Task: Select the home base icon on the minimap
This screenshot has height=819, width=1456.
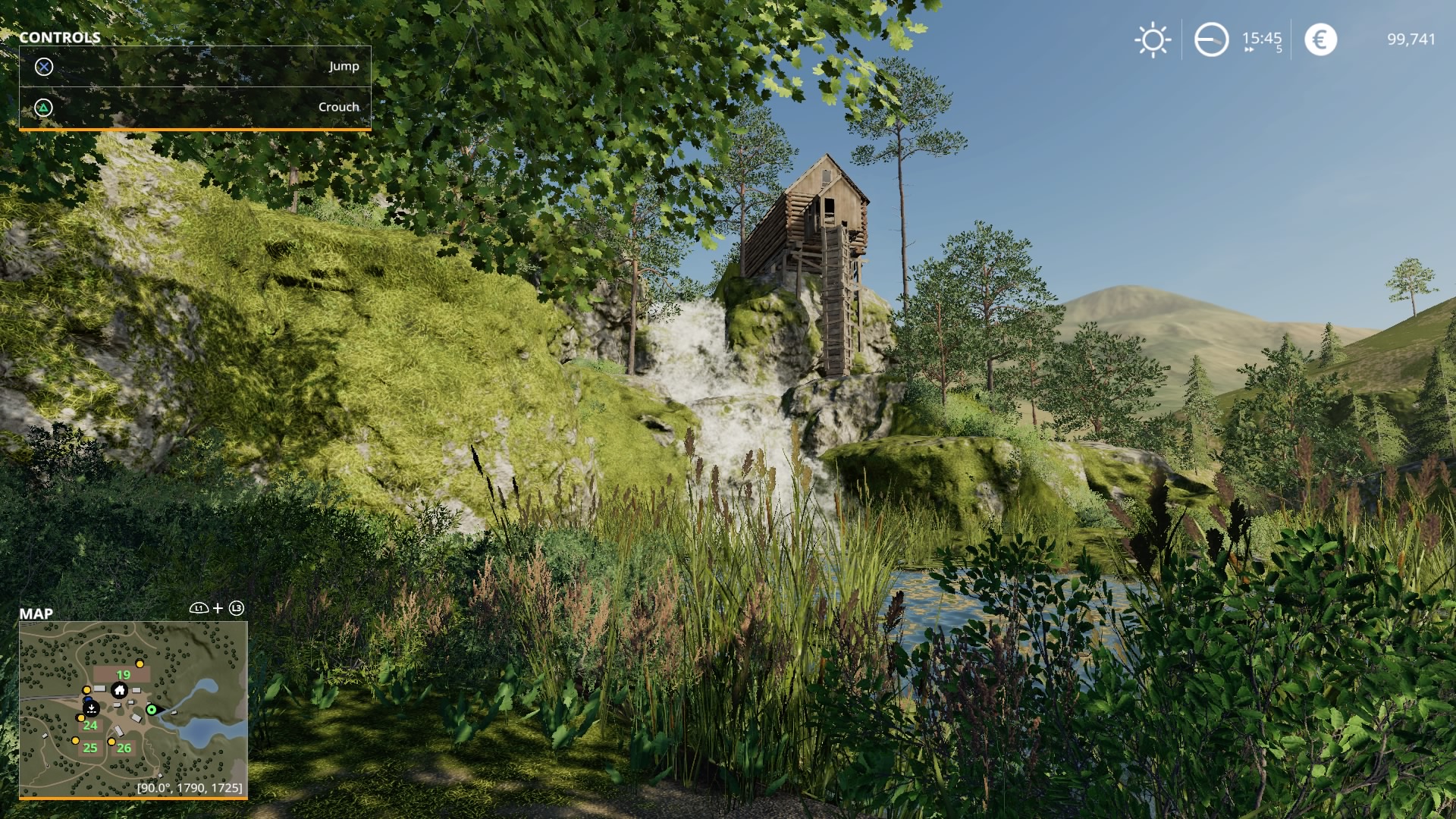Action: [119, 691]
